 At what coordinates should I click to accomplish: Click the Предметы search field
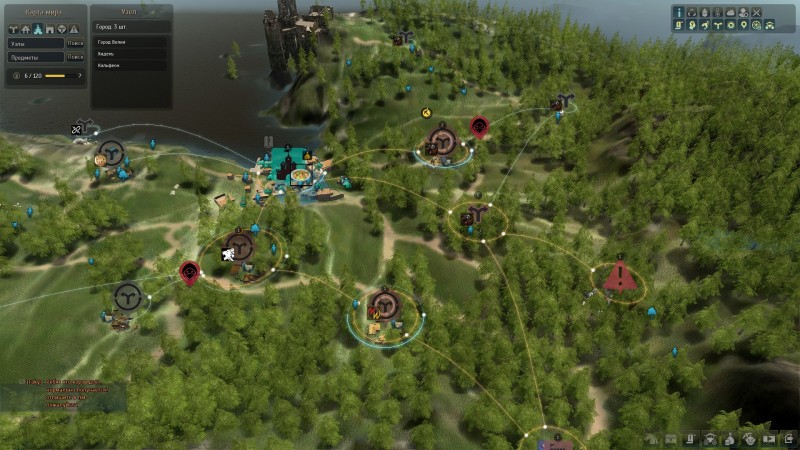click(35, 56)
